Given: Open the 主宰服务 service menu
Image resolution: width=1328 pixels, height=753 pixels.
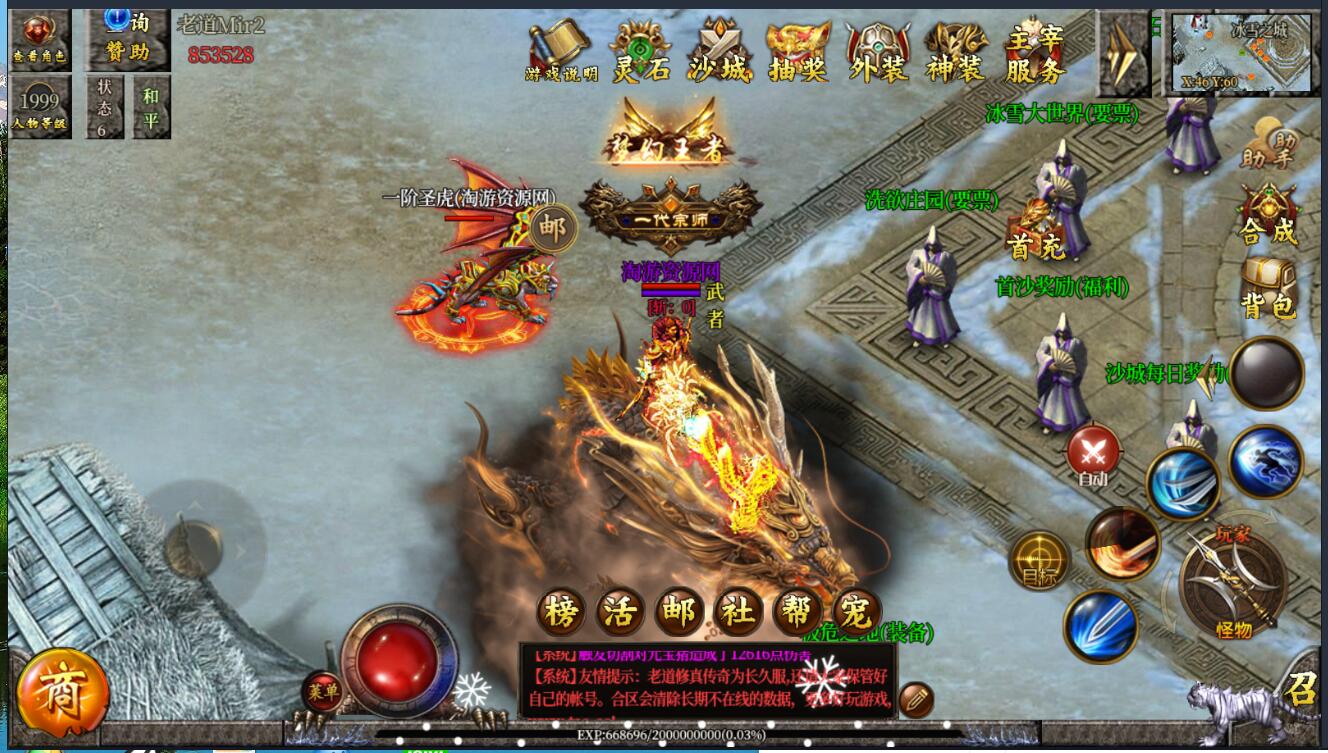Looking at the screenshot, I should 1034,51.
